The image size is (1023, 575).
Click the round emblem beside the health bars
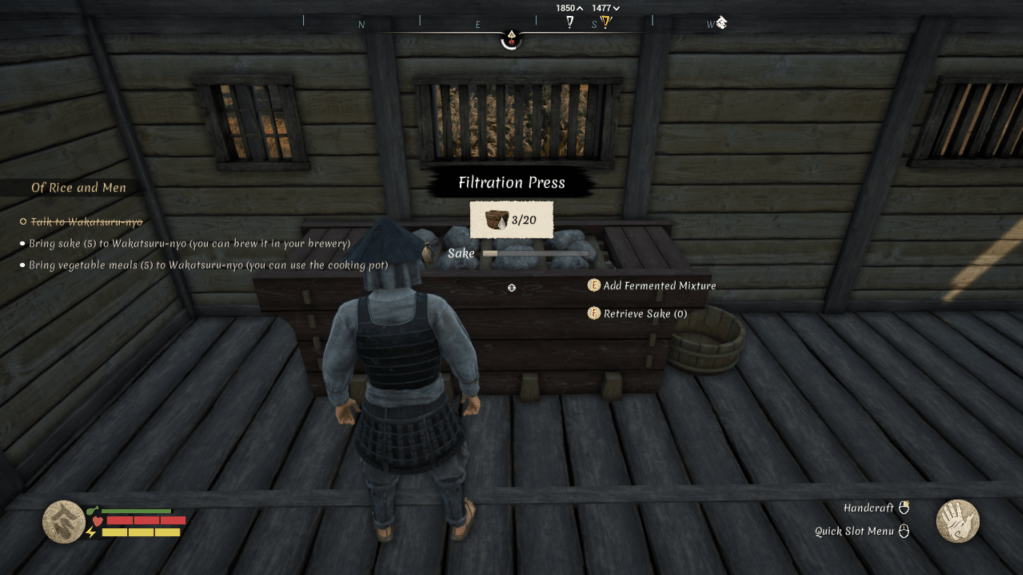(63, 521)
